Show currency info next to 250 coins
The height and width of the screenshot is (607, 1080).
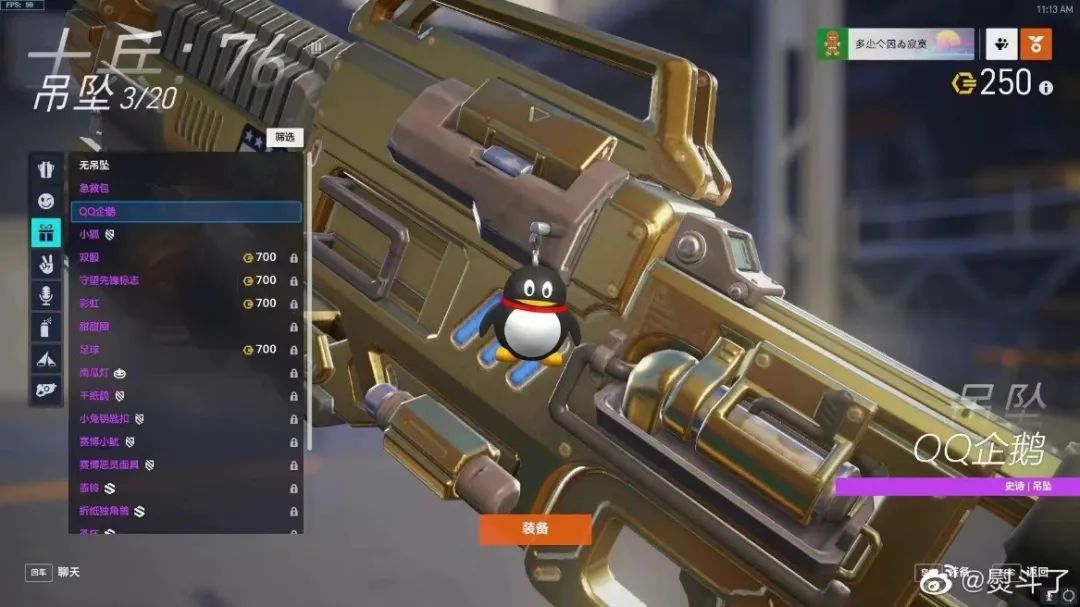click(x=1046, y=88)
